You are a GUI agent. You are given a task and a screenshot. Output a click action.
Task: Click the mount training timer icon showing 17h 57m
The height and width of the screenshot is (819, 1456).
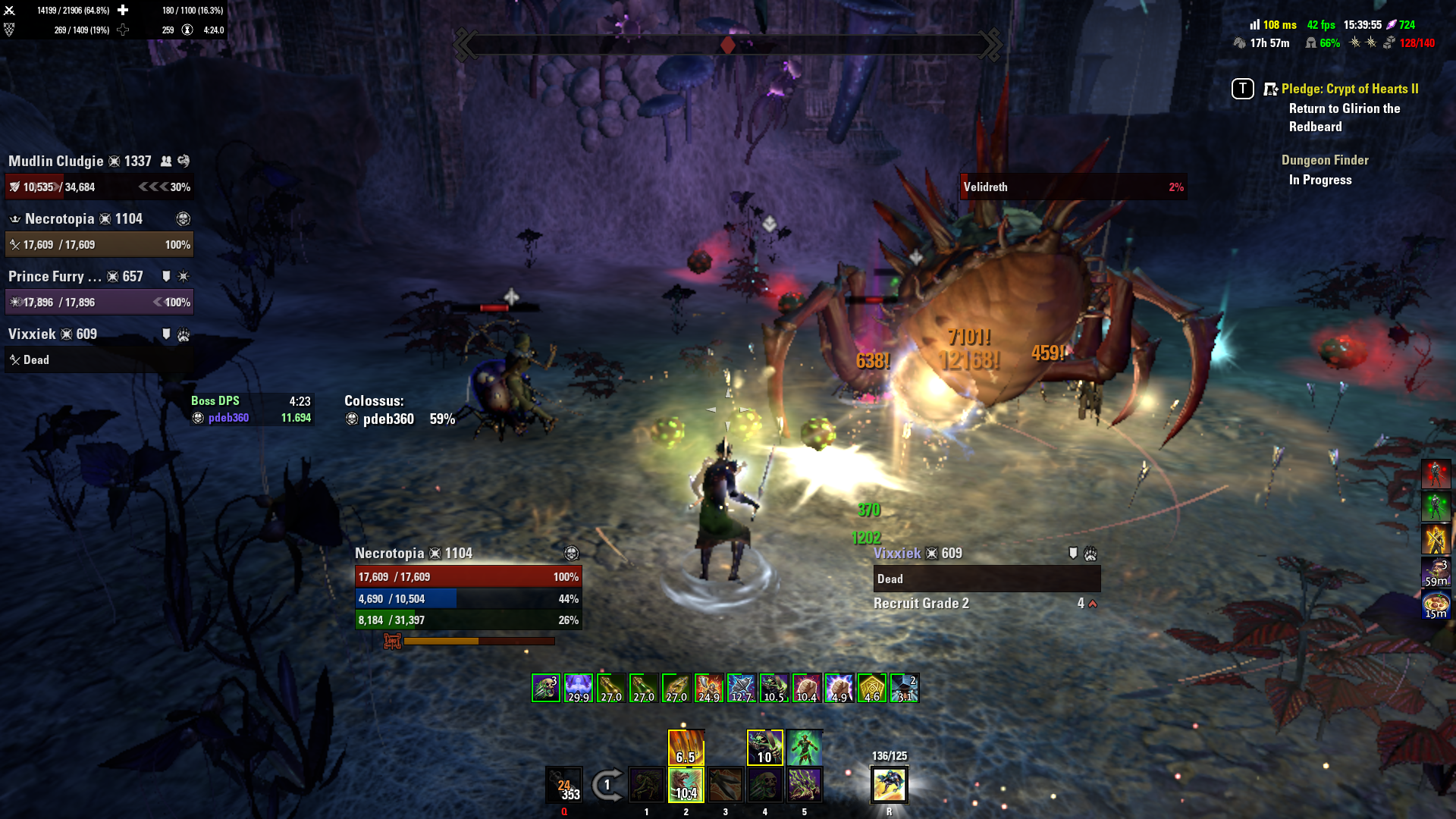[x=1241, y=43]
